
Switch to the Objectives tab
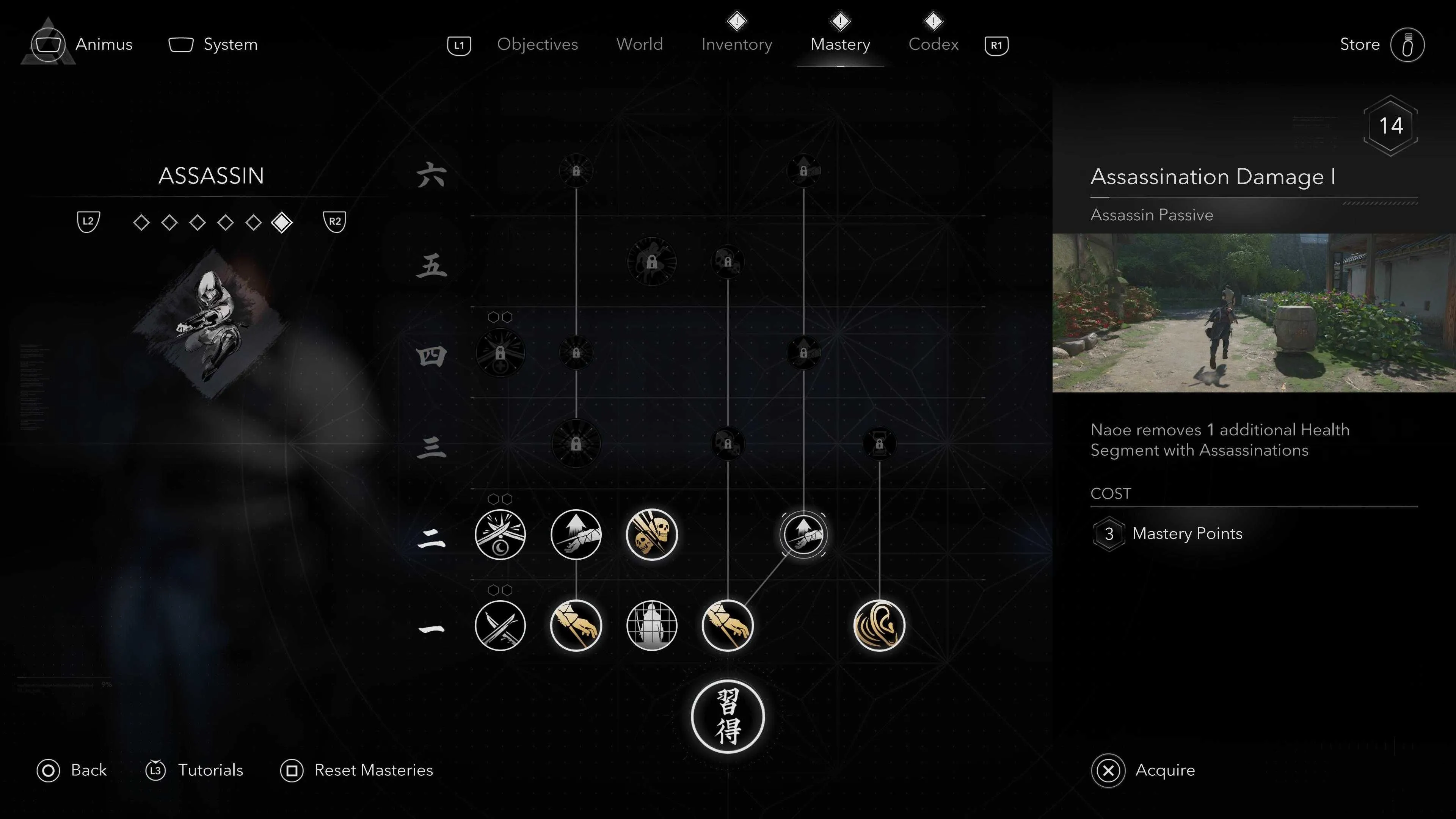pyautogui.click(x=537, y=44)
